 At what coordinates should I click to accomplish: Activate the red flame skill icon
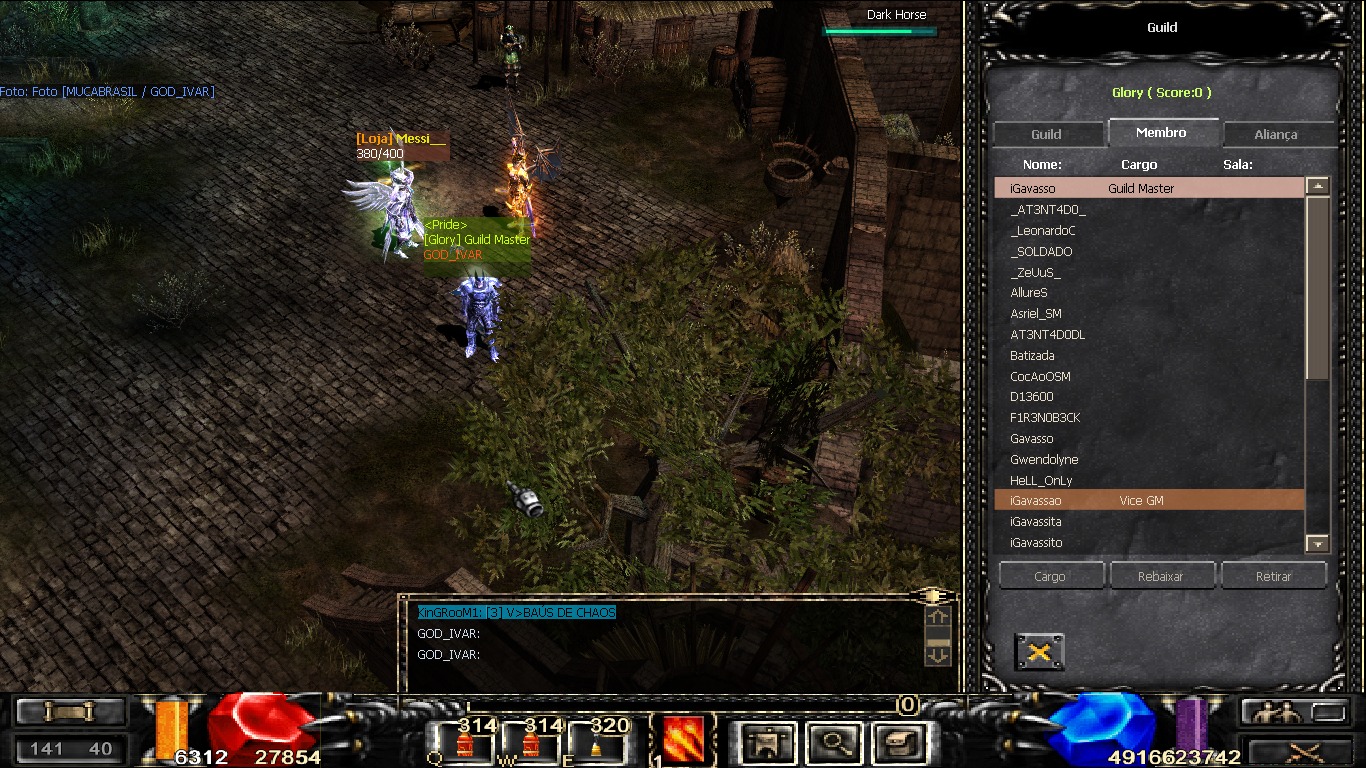point(683,741)
